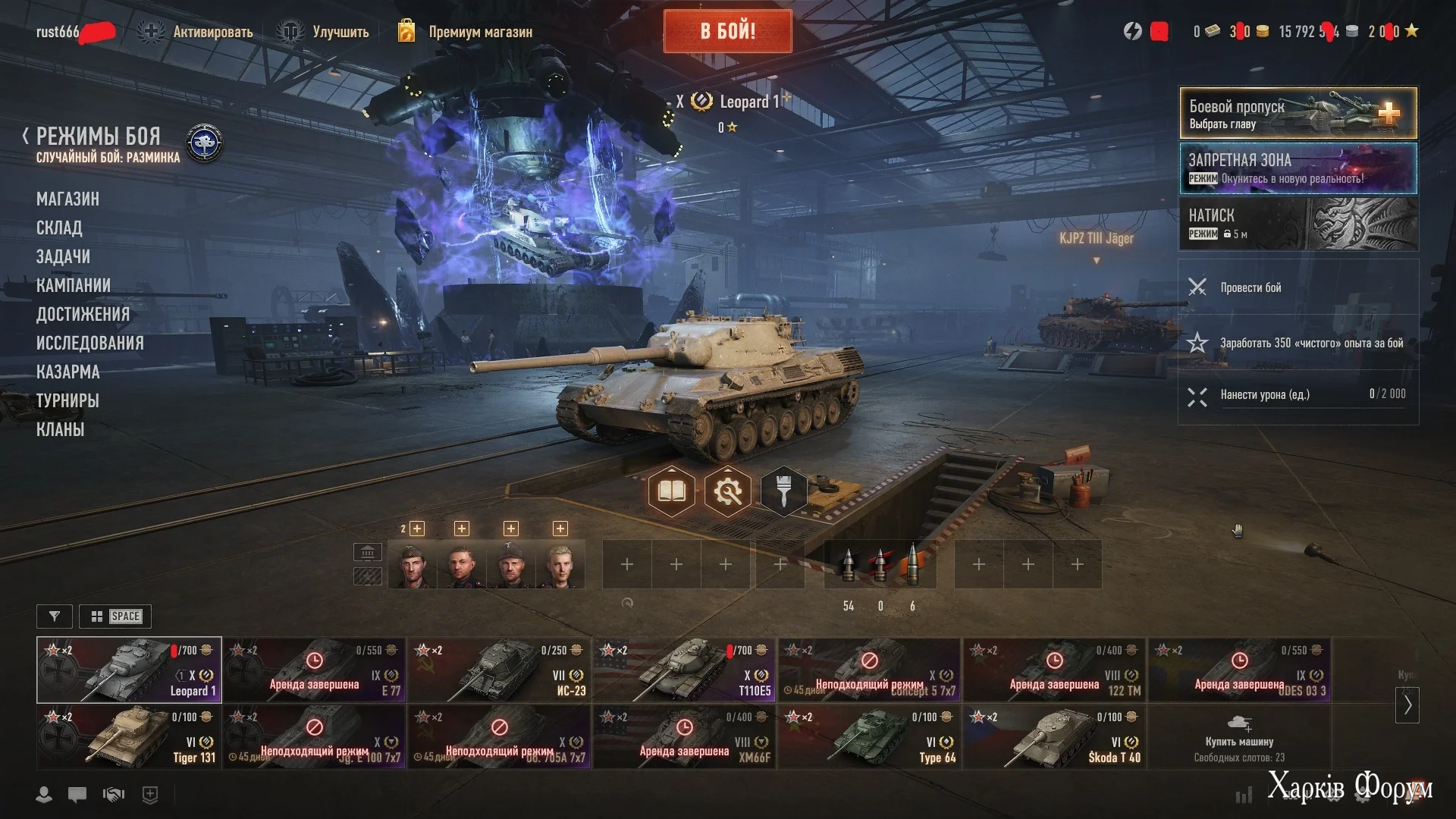
Task: Open the РЕЖИМЫ БОЯ selector
Action: (99, 137)
